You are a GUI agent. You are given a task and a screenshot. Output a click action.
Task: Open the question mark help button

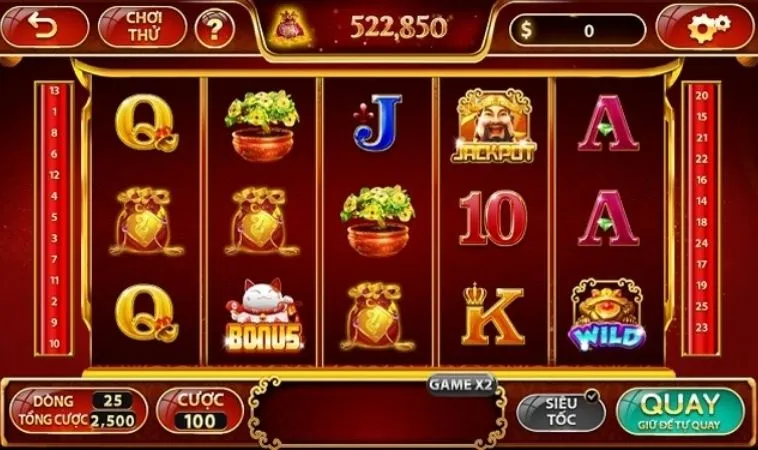(213, 29)
